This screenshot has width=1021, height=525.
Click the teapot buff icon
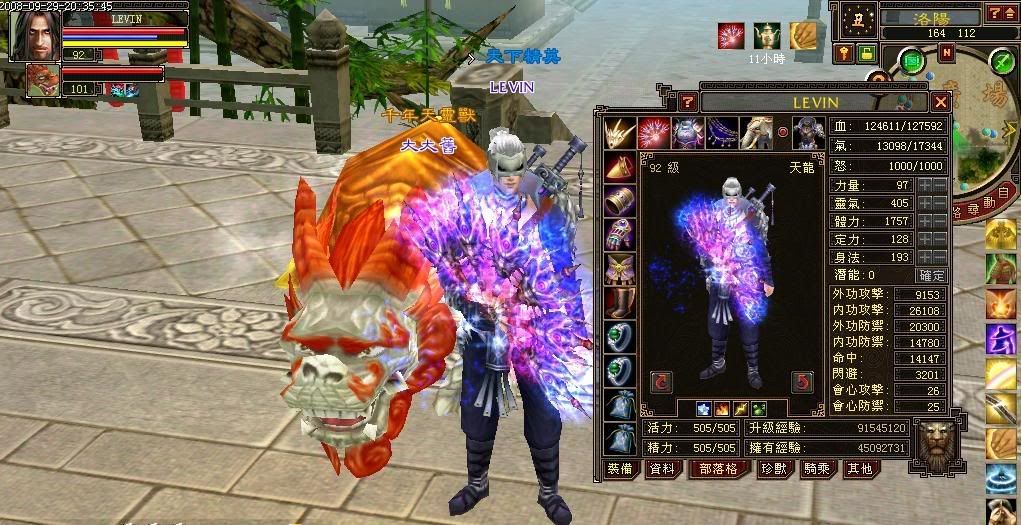(x=767, y=37)
